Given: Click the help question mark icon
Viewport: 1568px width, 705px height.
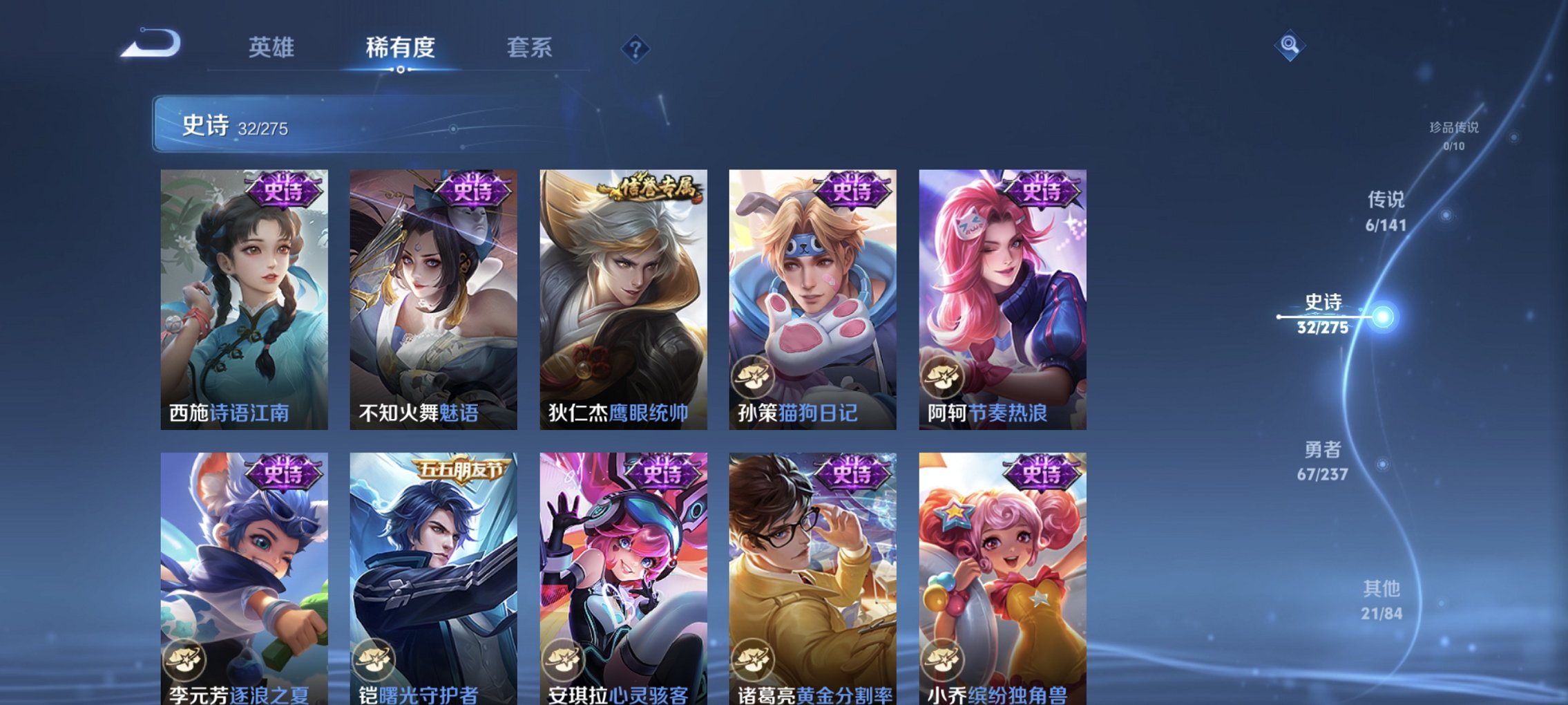Looking at the screenshot, I should coord(637,48).
